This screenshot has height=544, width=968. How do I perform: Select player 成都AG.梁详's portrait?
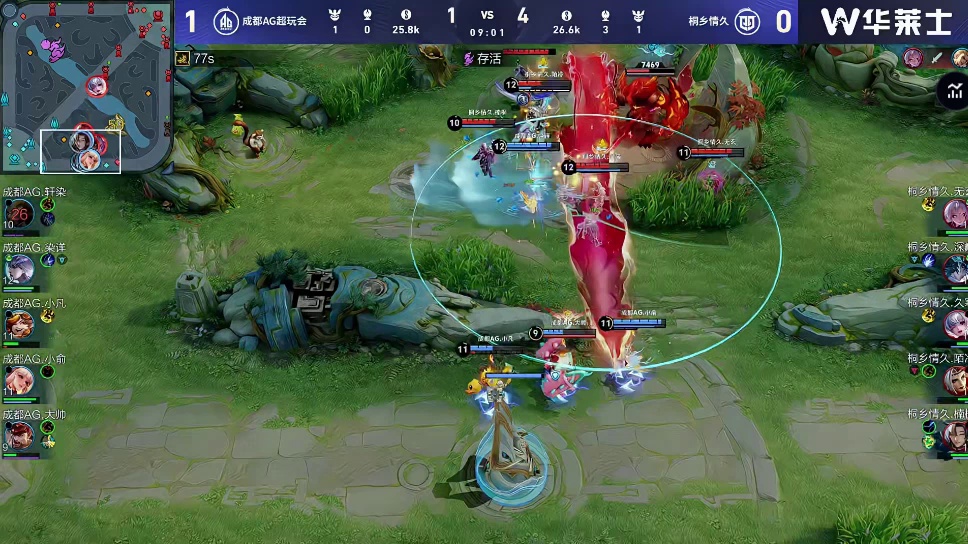[19, 268]
